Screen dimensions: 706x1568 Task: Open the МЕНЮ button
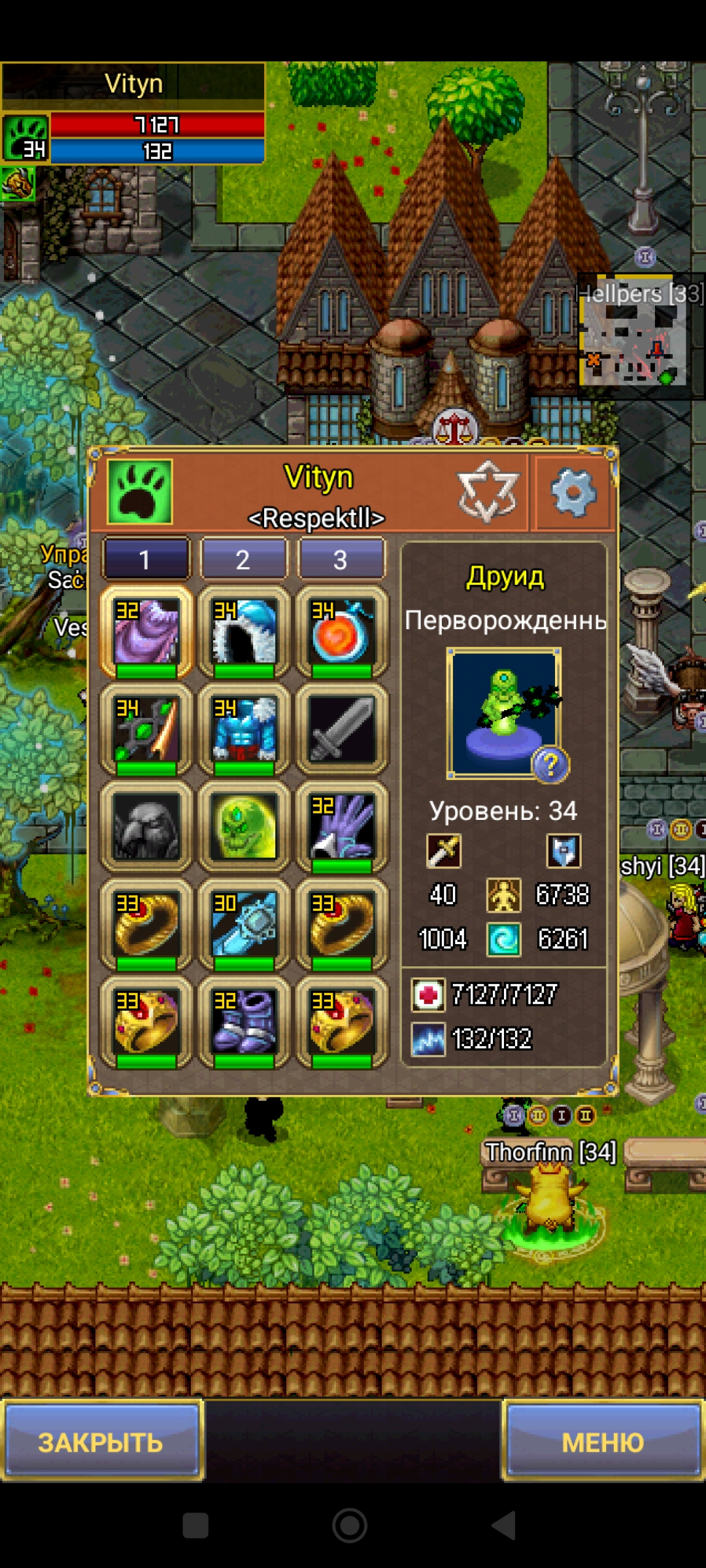[603, 1441]
